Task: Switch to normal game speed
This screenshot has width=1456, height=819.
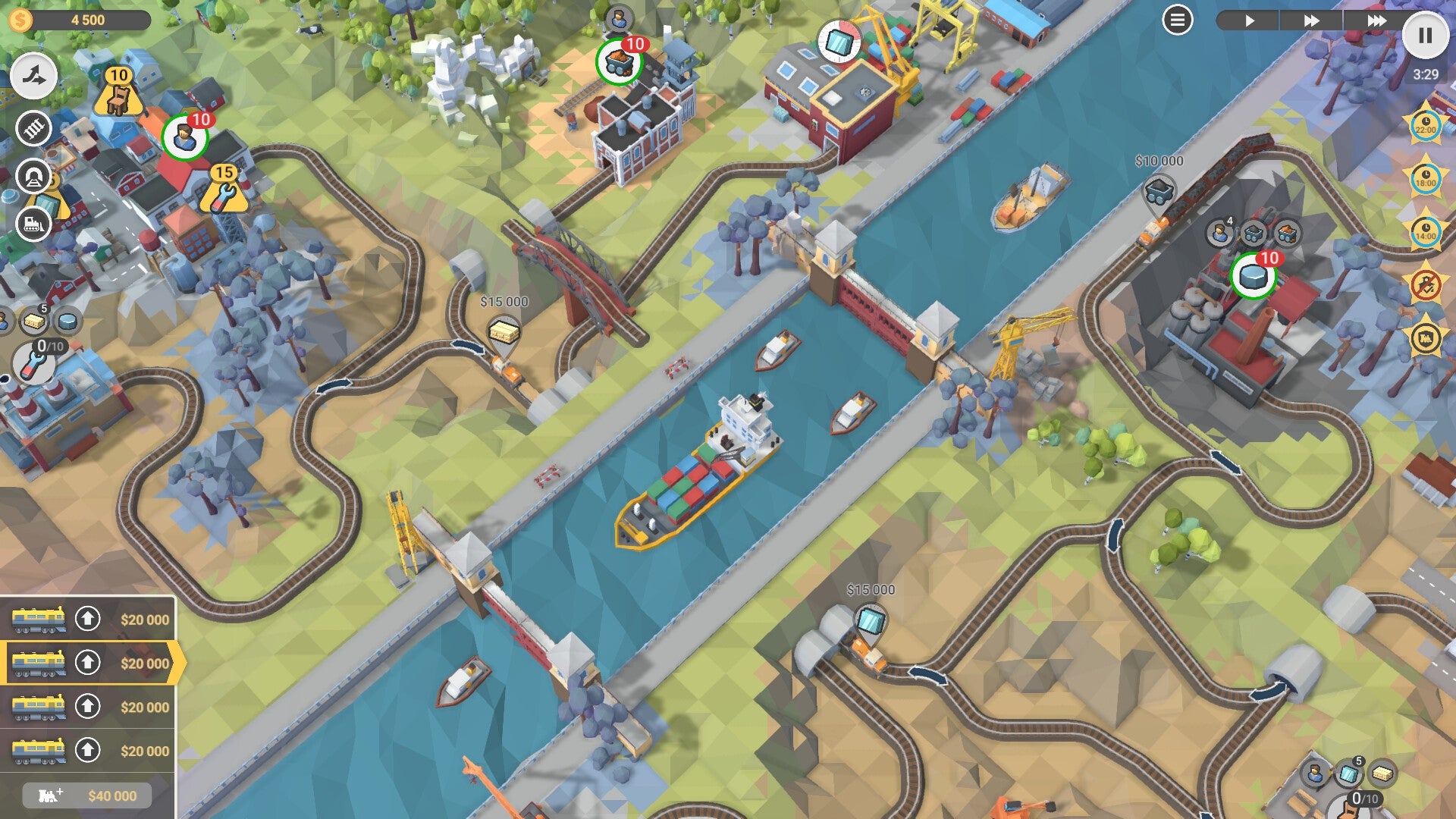Action: point(1250,20)
